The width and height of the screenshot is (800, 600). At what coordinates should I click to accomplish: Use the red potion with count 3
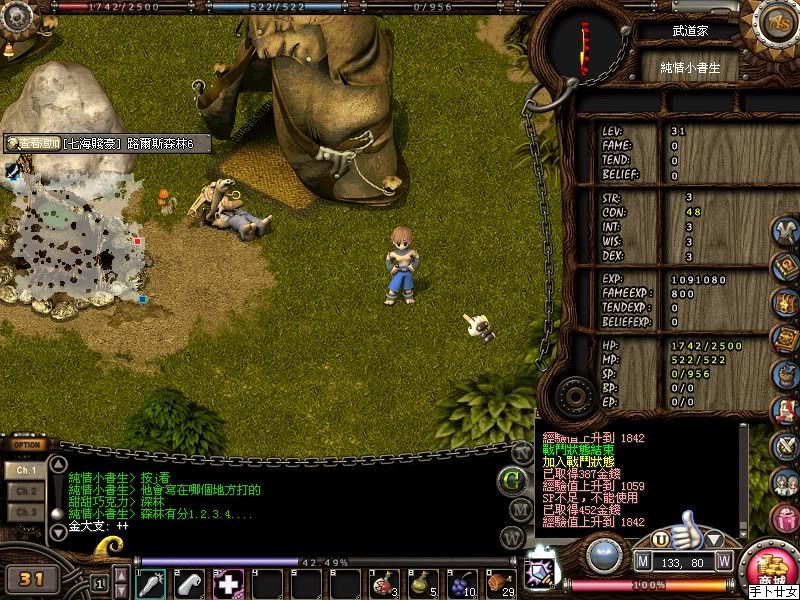(x=383, y=583)
